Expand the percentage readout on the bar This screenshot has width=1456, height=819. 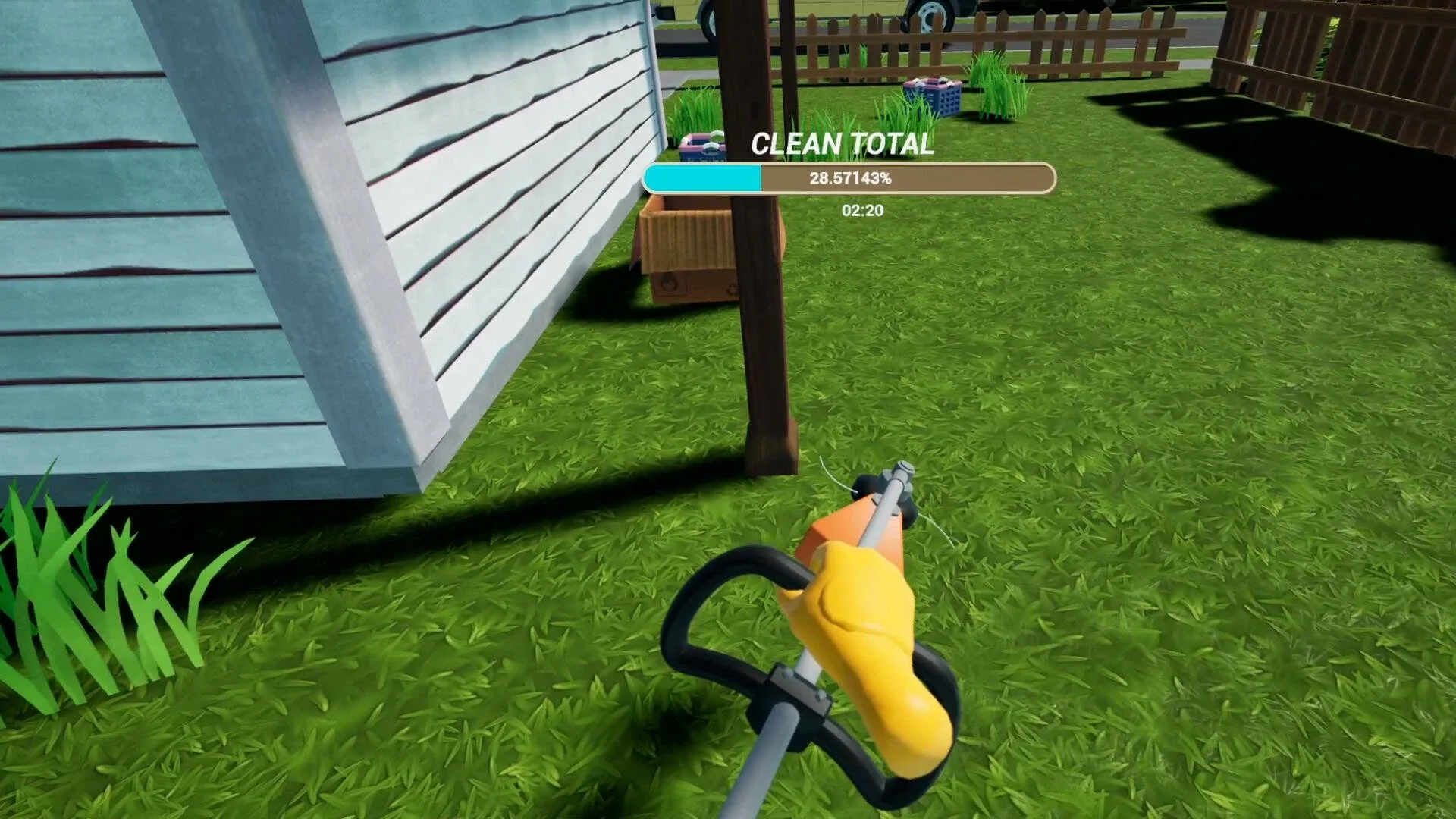(x=849, y=180)
